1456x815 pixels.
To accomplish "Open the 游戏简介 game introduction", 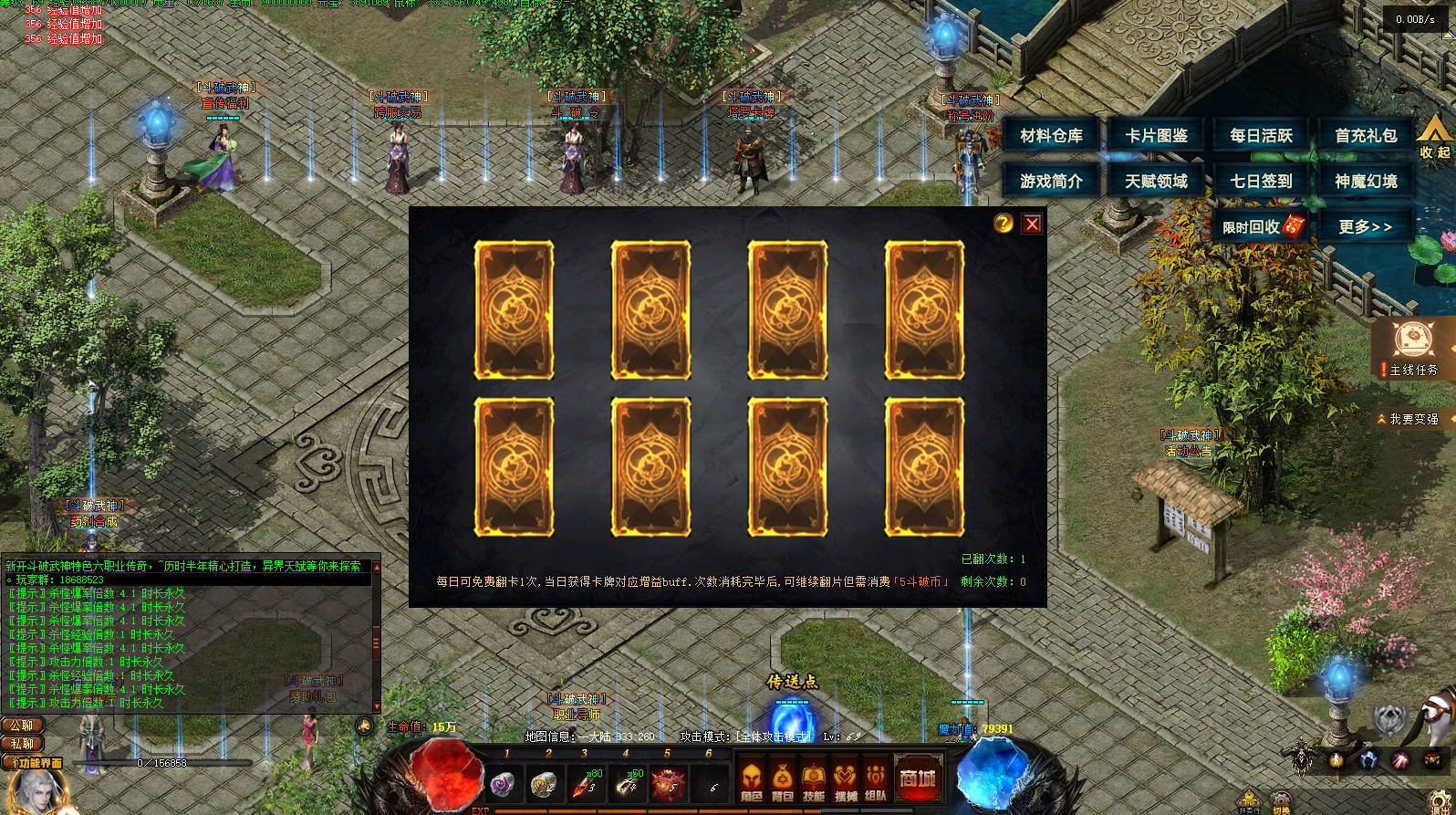I will 1051,182.
